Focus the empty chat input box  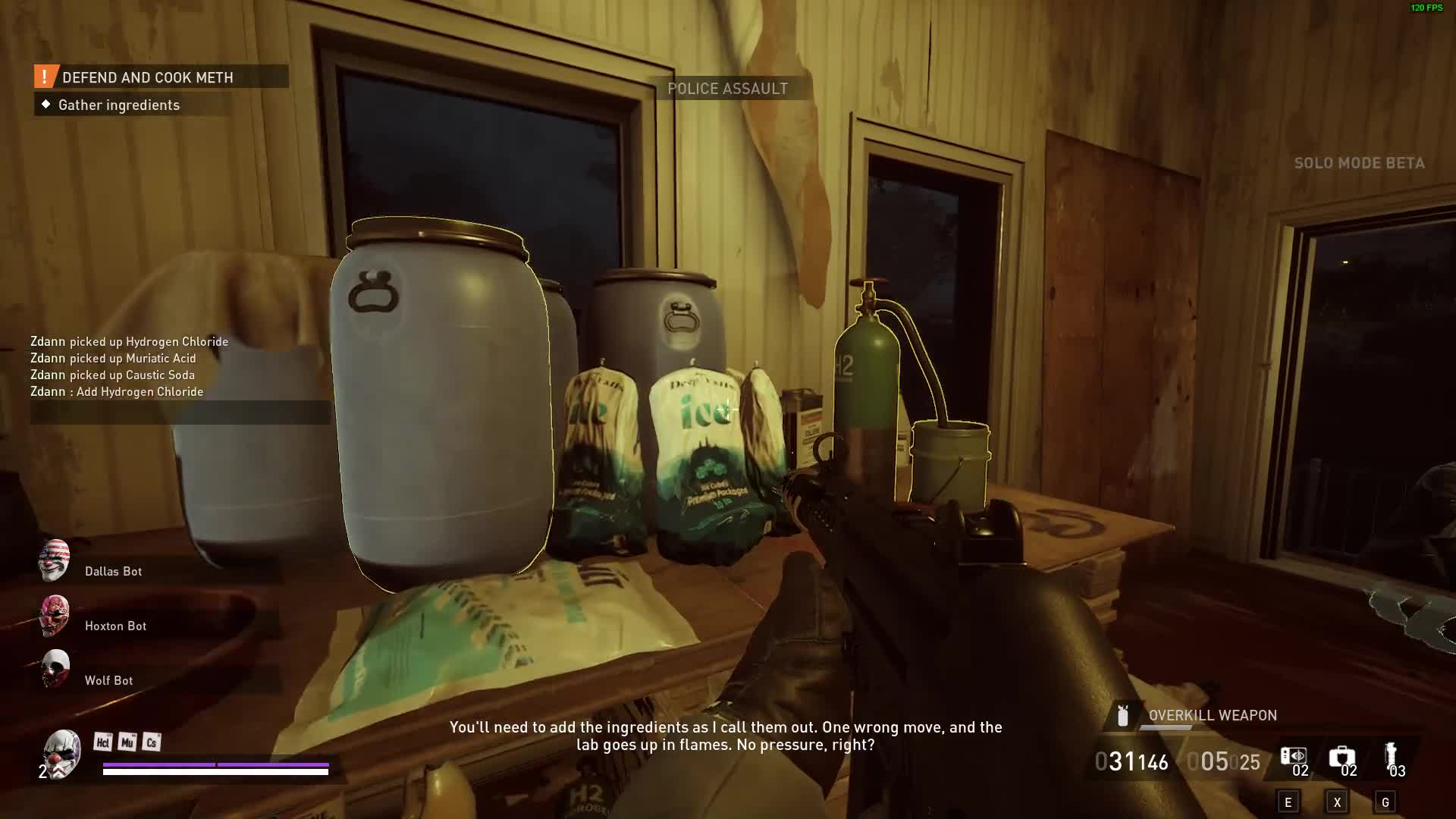pos(180,413)
